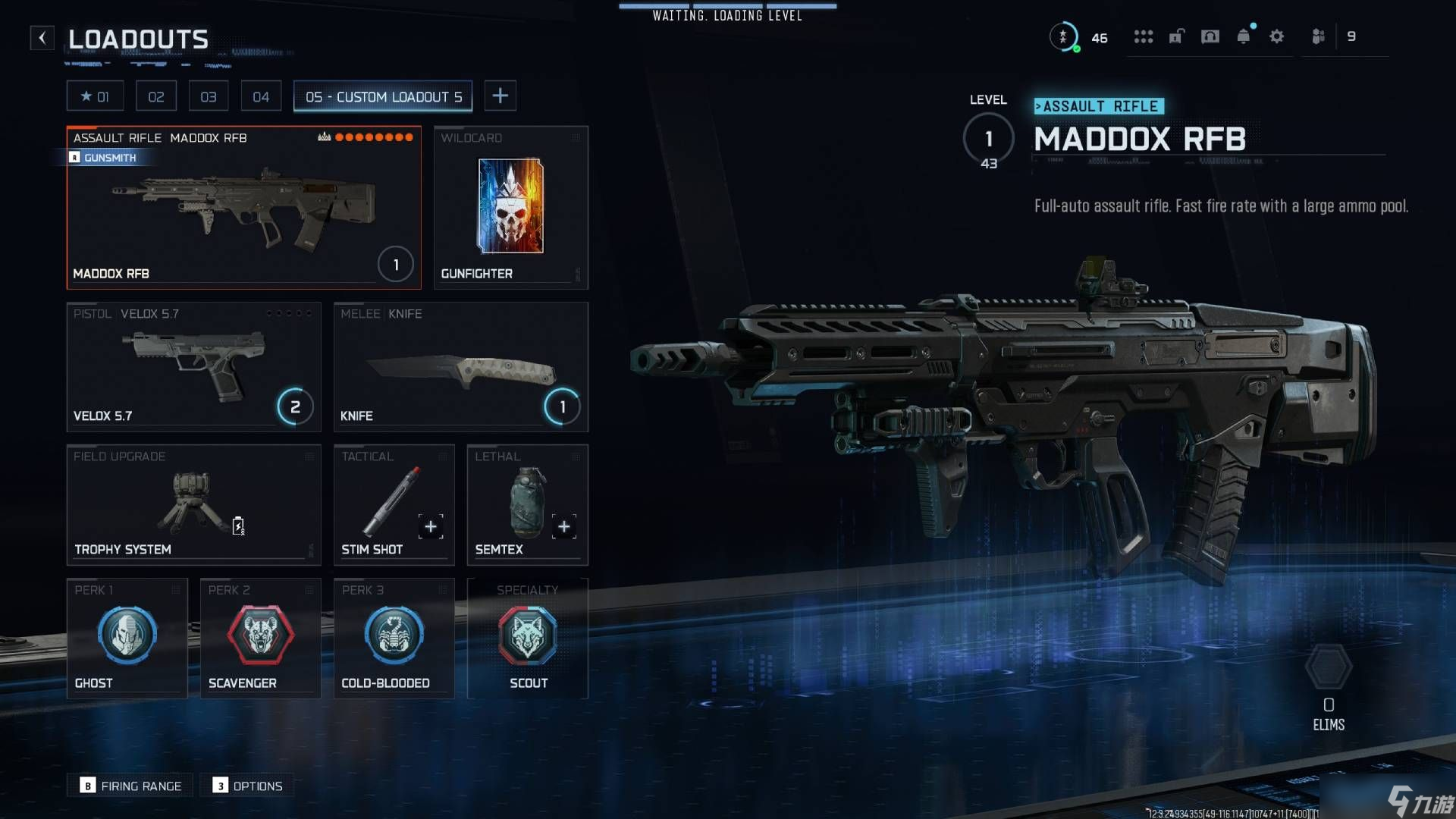Change the Cold-Blooded perk 3 slot
Viewport: 1456px width, 819px height.
tap(394, 638)
